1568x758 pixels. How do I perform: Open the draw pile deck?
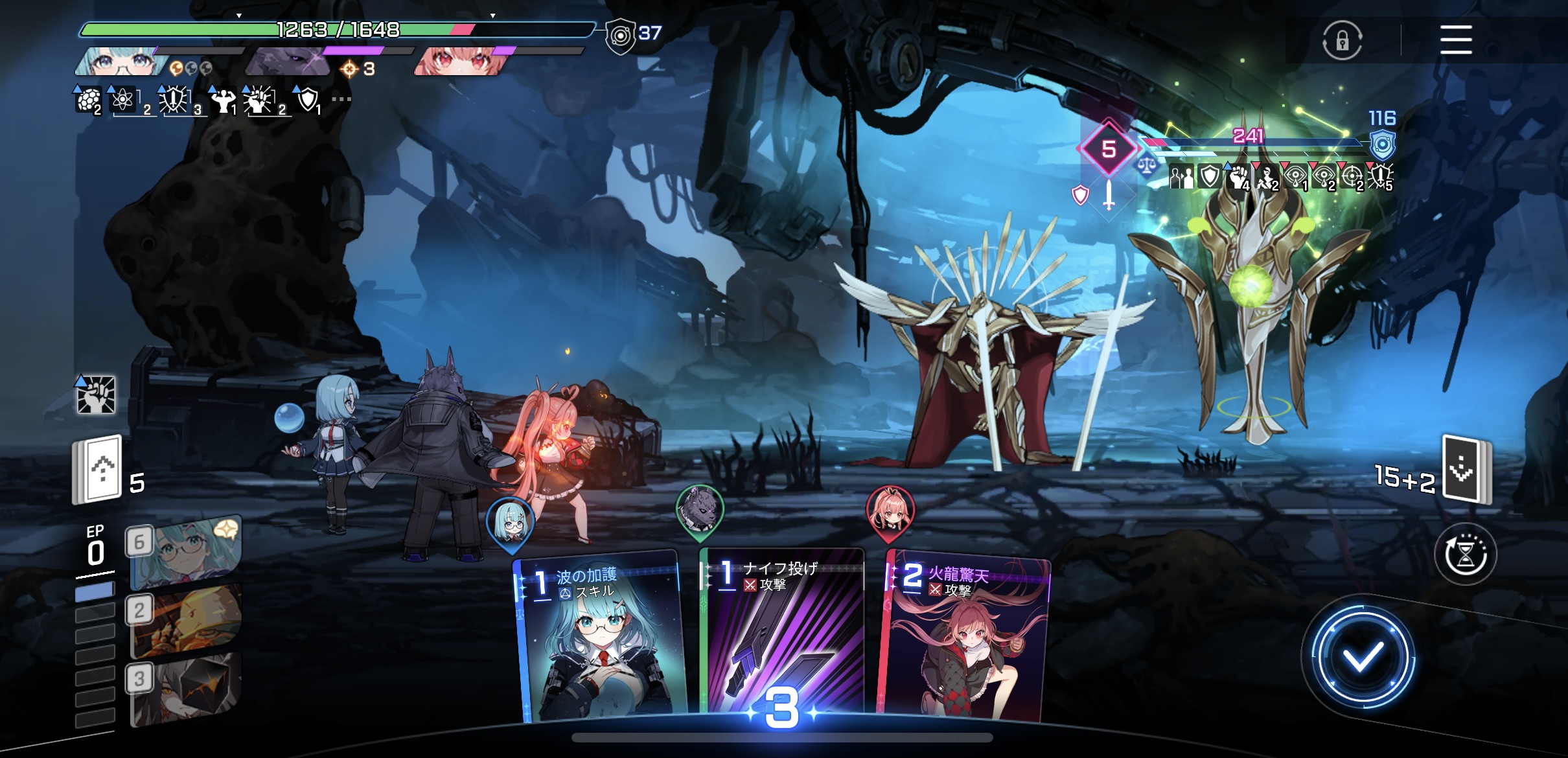pos(98,470)
